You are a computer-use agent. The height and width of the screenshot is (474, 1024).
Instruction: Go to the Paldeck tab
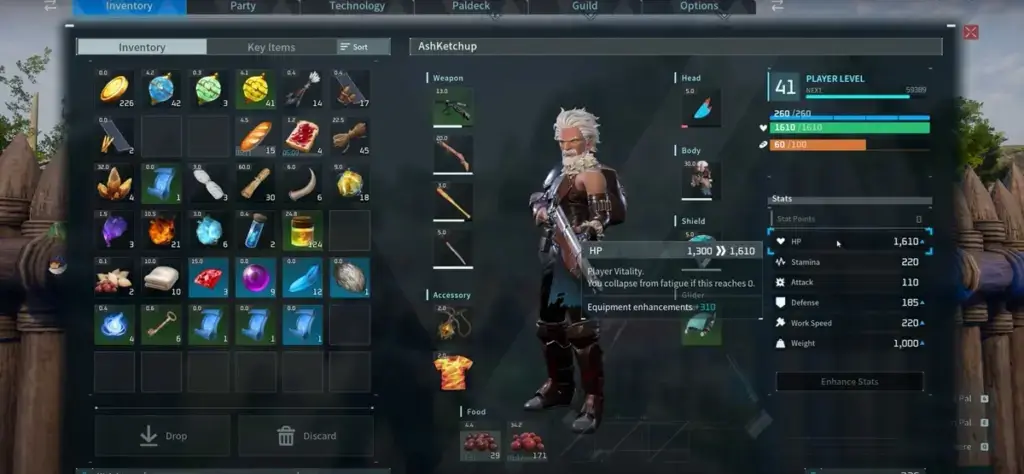point(471,6)
